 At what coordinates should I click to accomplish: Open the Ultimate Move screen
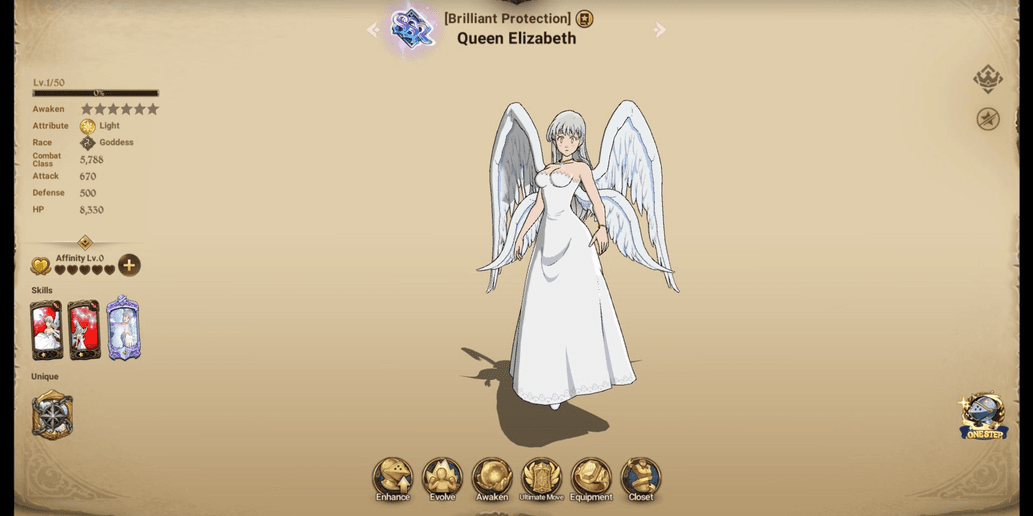tap(541, 478)
